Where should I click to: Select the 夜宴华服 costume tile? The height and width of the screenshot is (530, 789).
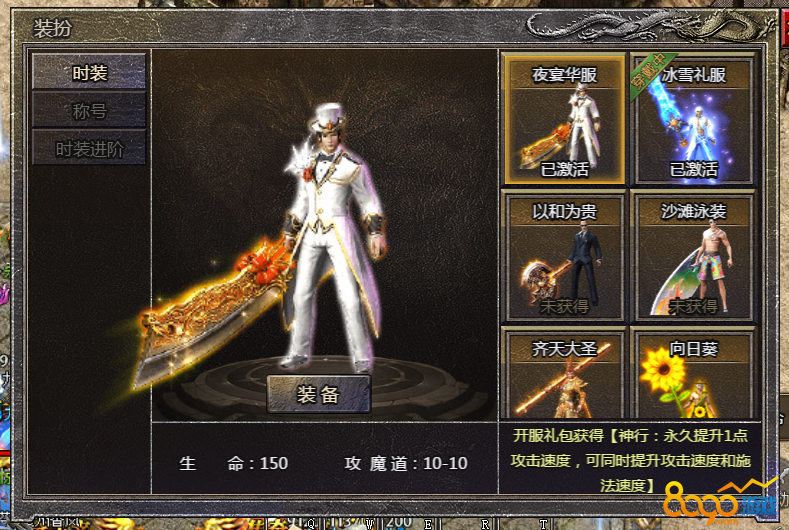tap(565, 120)
